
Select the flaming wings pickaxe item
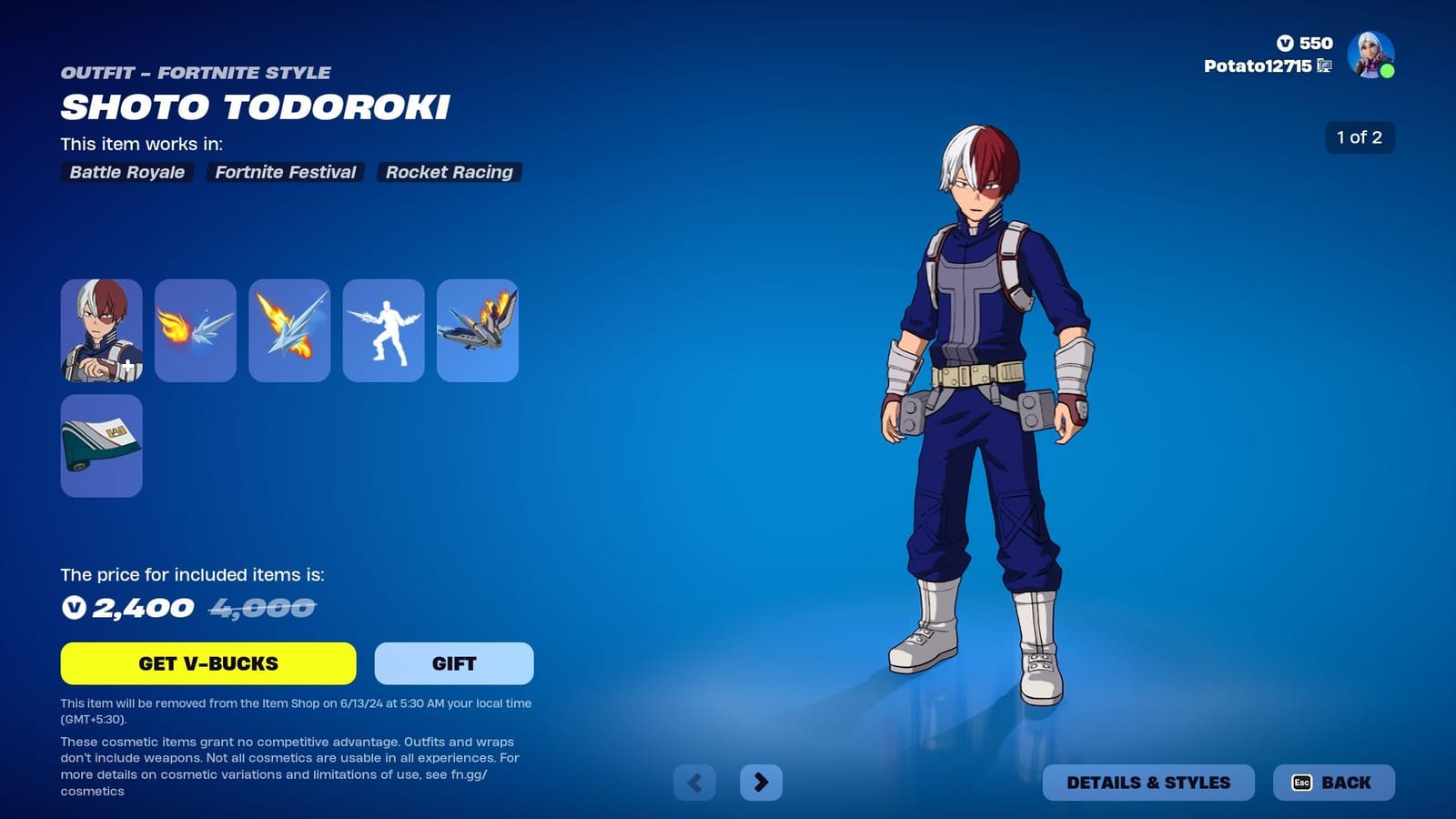(195, 329)
